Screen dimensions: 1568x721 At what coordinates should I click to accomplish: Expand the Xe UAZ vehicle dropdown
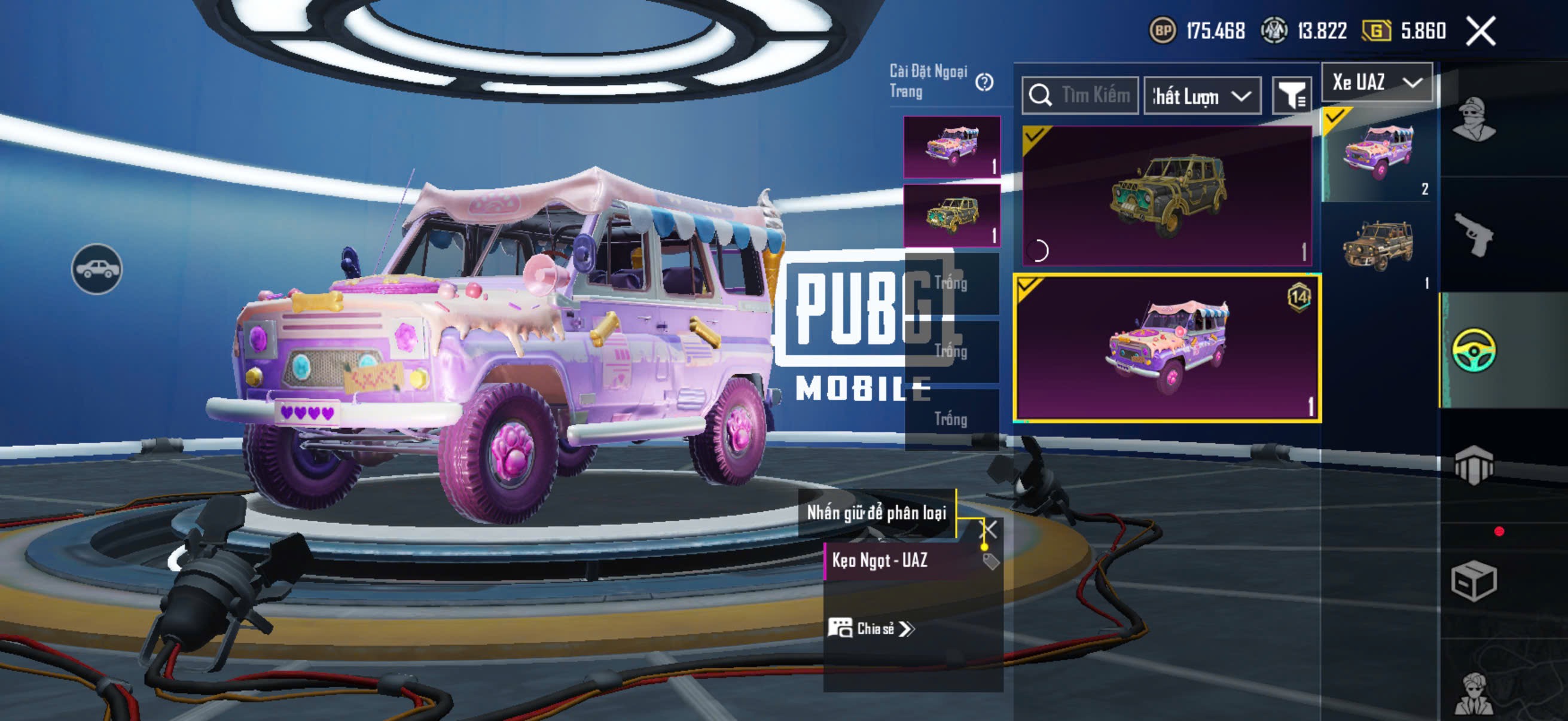tap(1377, 82)
